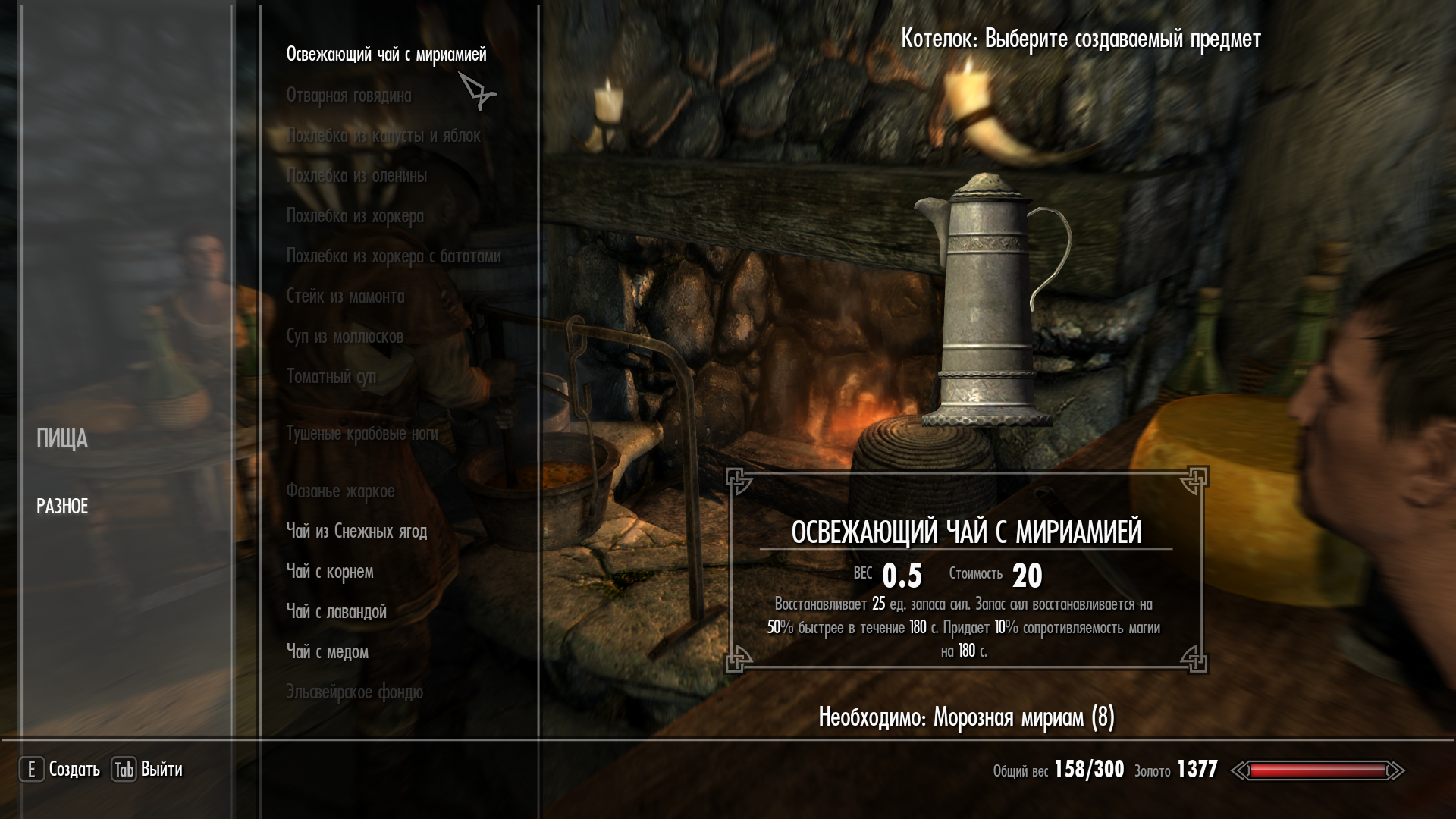Select Освежающий чай с мириамией recipe
Image resolution: width=1456 pixels, height=819 pixels.
tap(386, 55)
